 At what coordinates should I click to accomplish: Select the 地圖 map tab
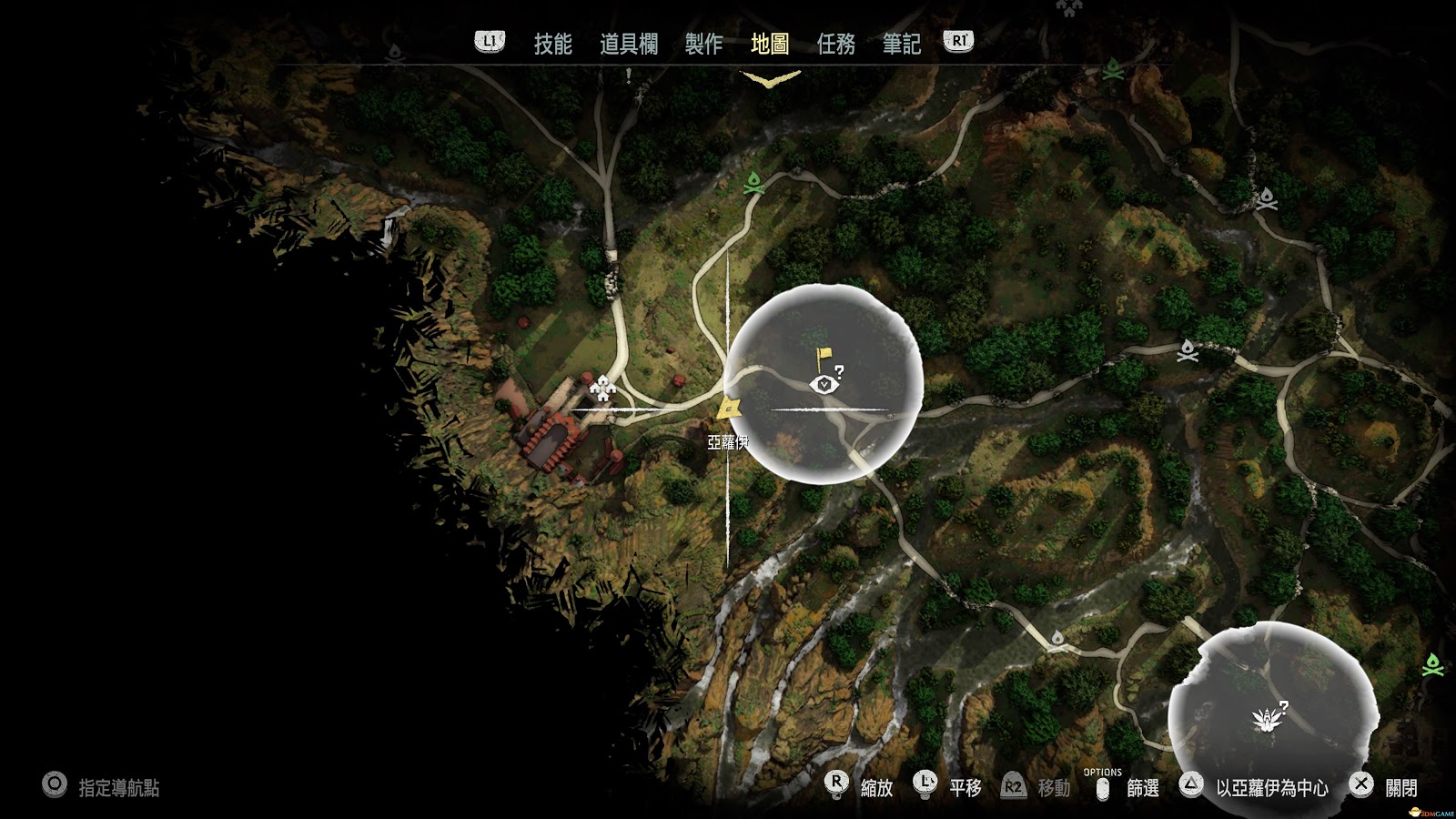click(x=770, y=44)
